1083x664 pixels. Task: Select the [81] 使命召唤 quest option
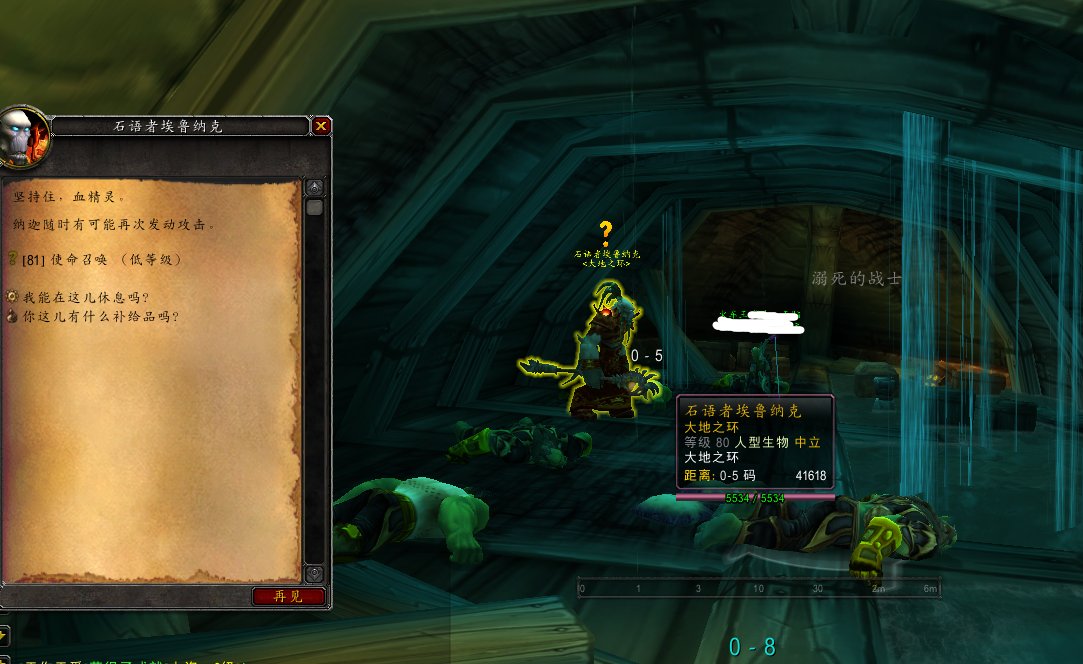click(100, 259)
